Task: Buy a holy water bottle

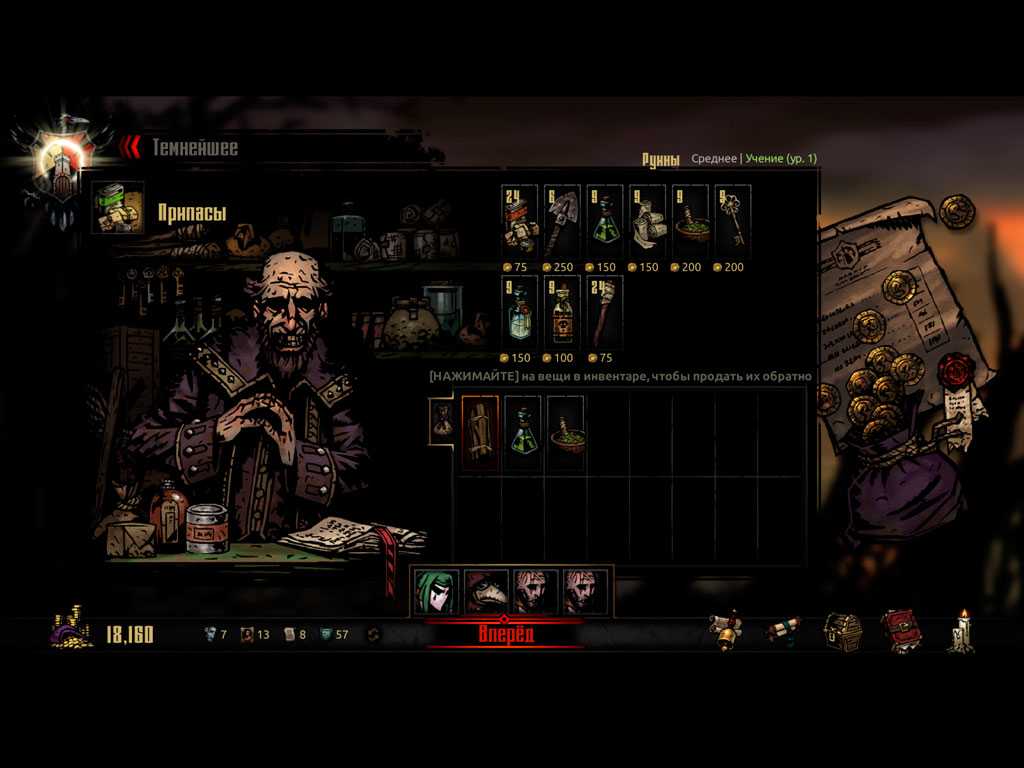Action: [520, 310]
